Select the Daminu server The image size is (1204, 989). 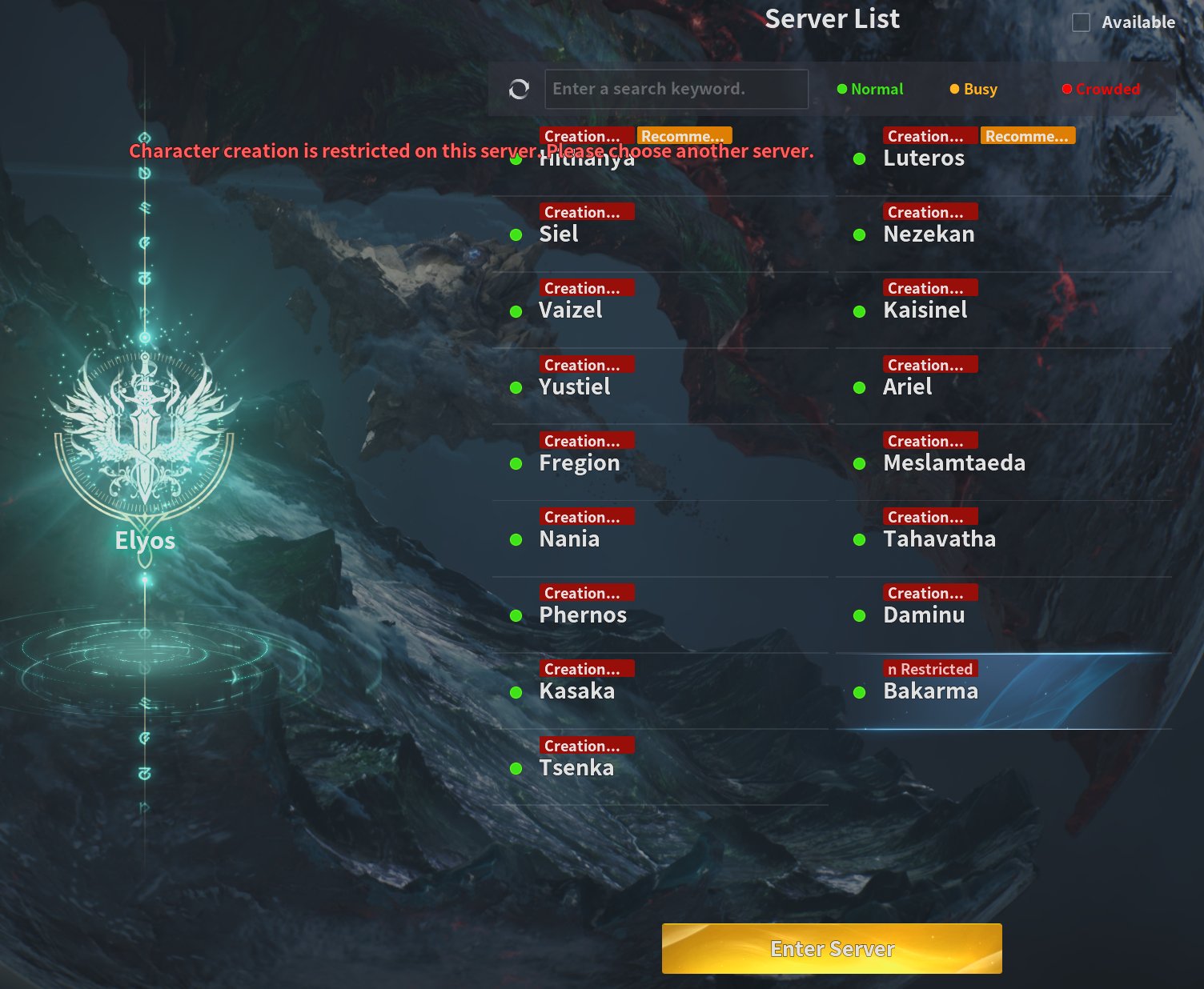pyautogui.click(x=924, y=615)
